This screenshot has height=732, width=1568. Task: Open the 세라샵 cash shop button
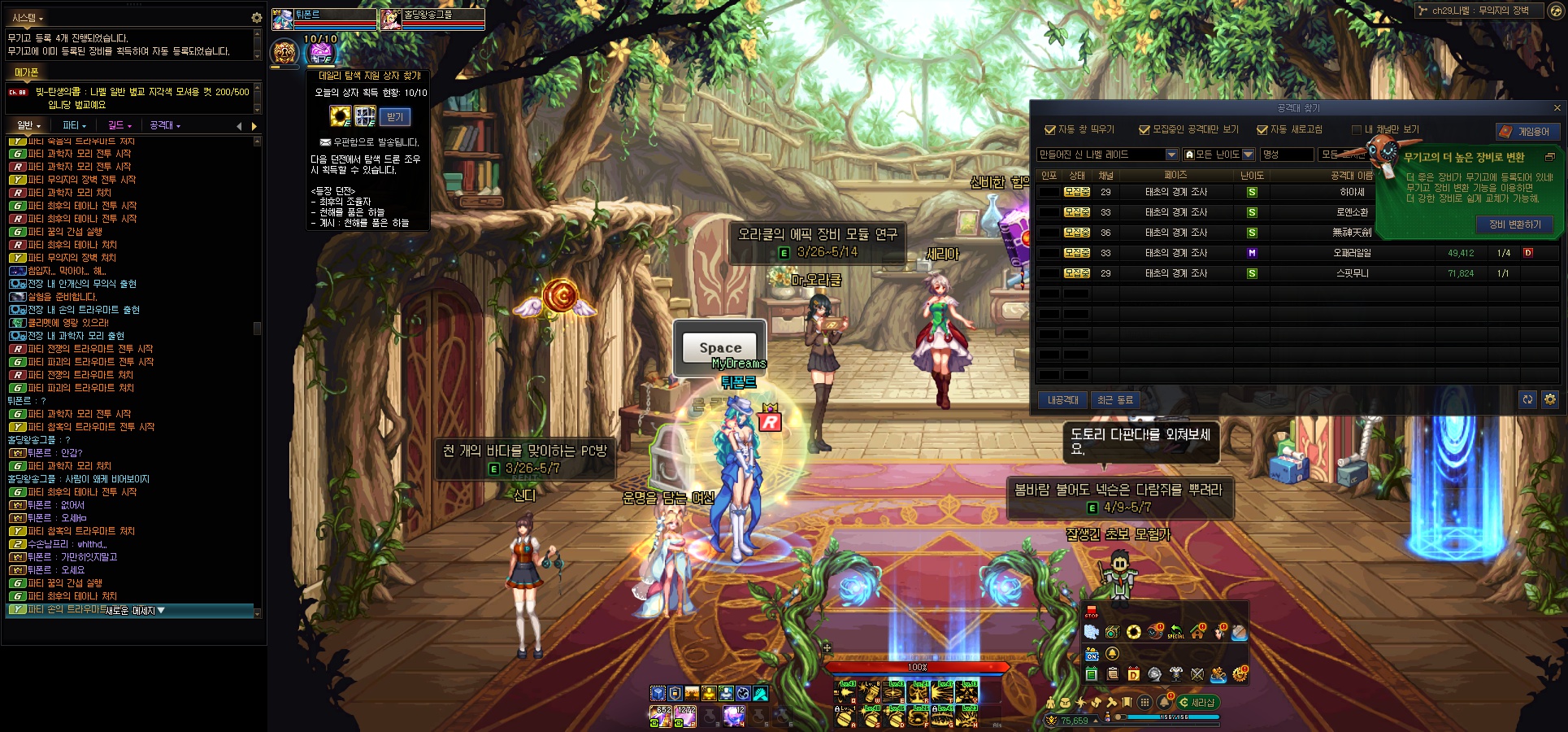(x=1197, y=703)
